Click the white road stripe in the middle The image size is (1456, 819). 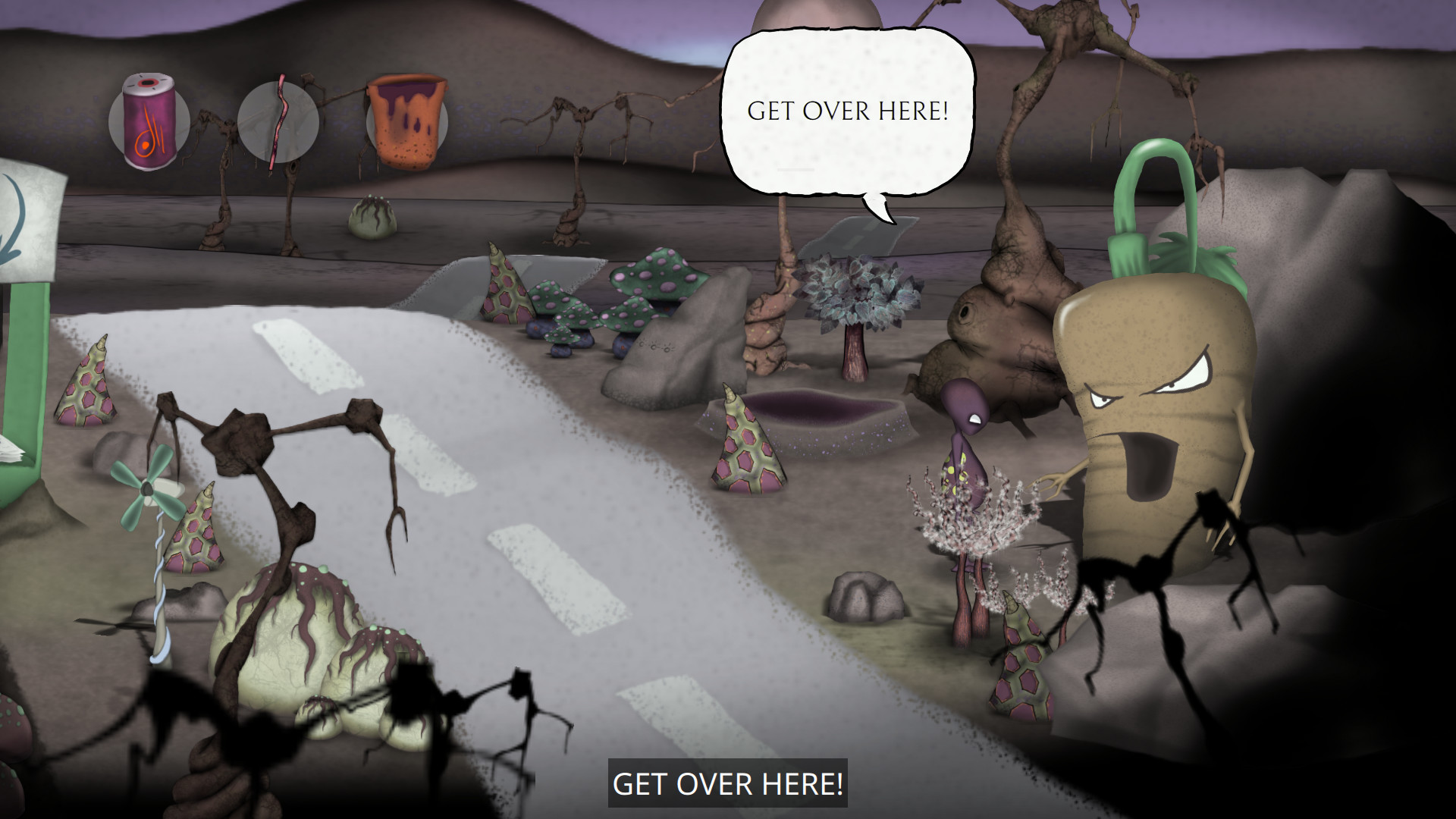pyautogui.click(x=557, y=576)
